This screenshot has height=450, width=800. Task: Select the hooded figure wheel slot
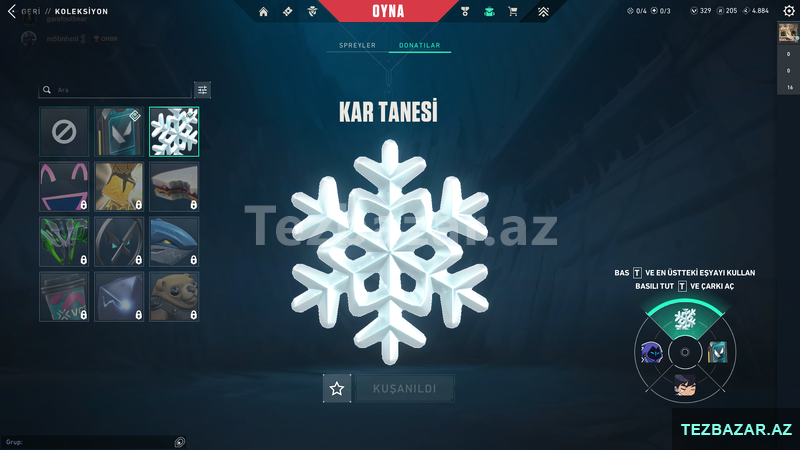[x=650, y=352]
